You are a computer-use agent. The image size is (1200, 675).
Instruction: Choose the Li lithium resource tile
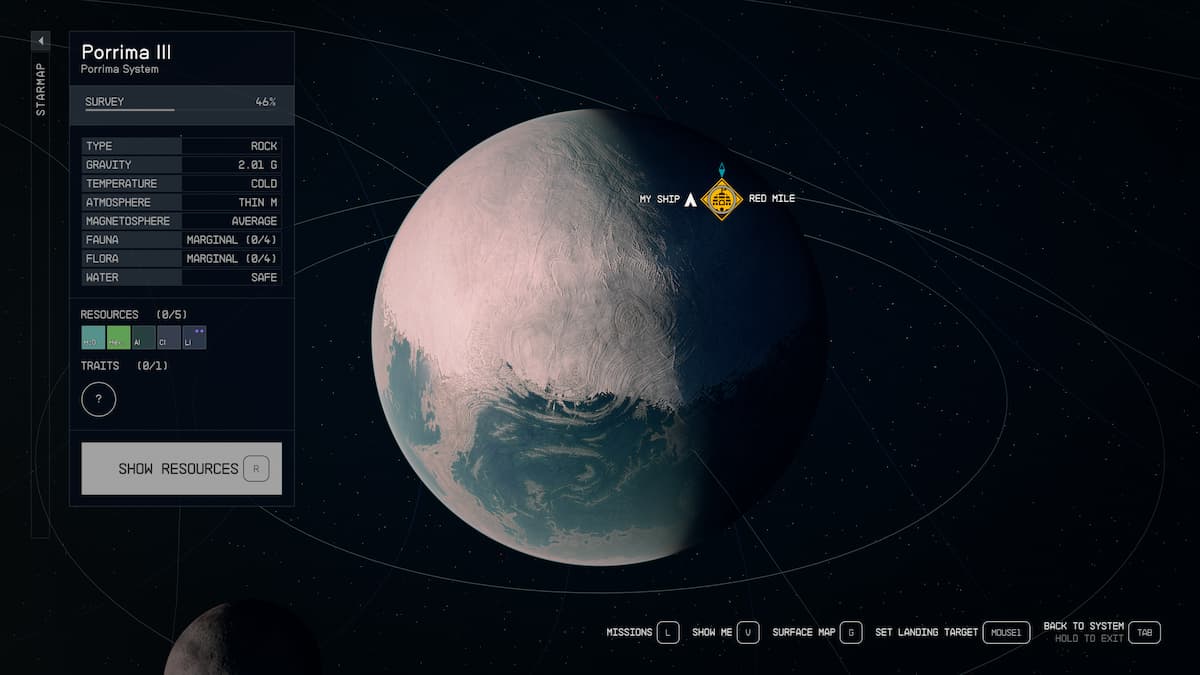[194, 338]
